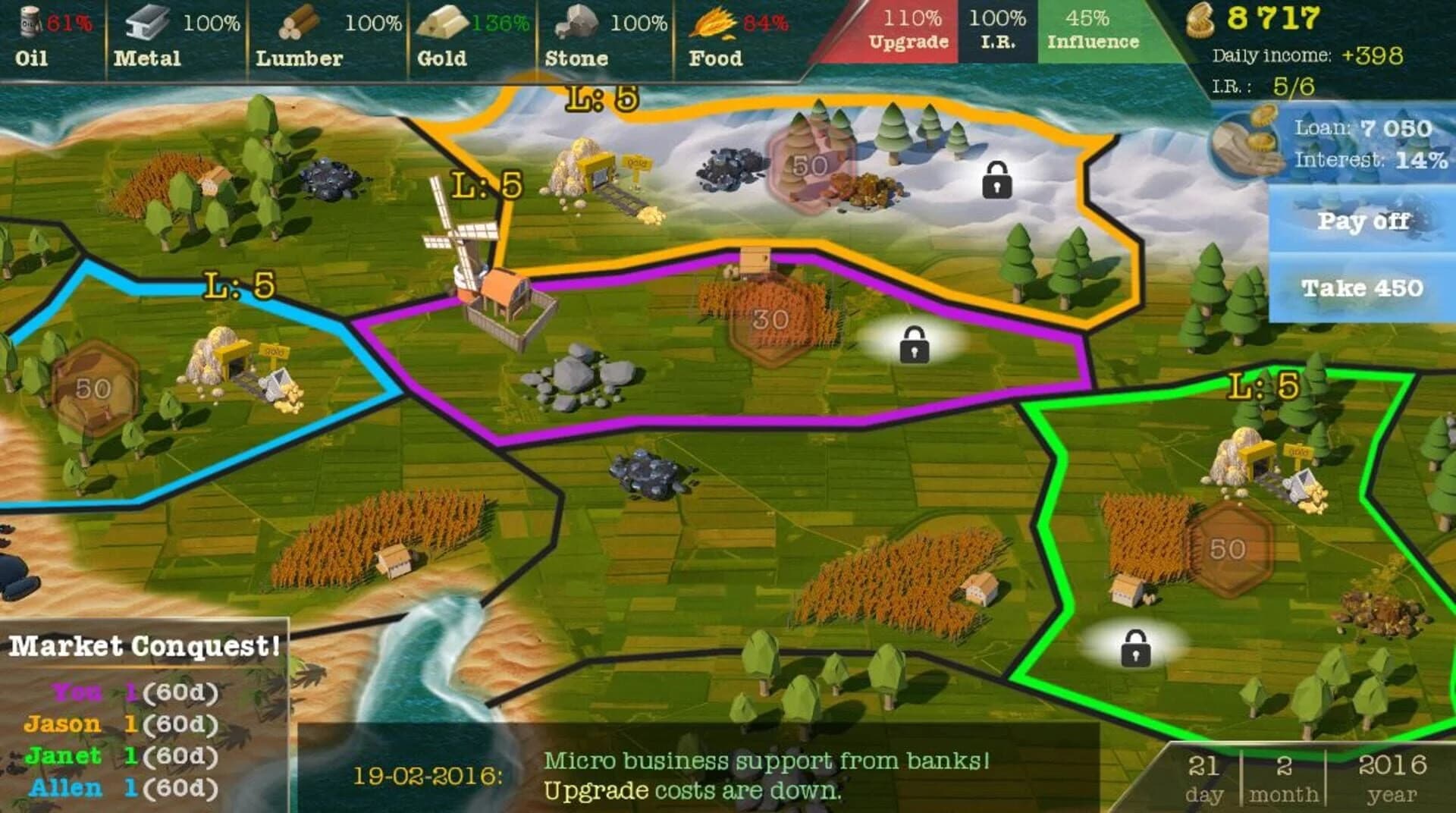1456x813 pixels.
Task: Select the Stone resource icon
Action: pos(575,21)
